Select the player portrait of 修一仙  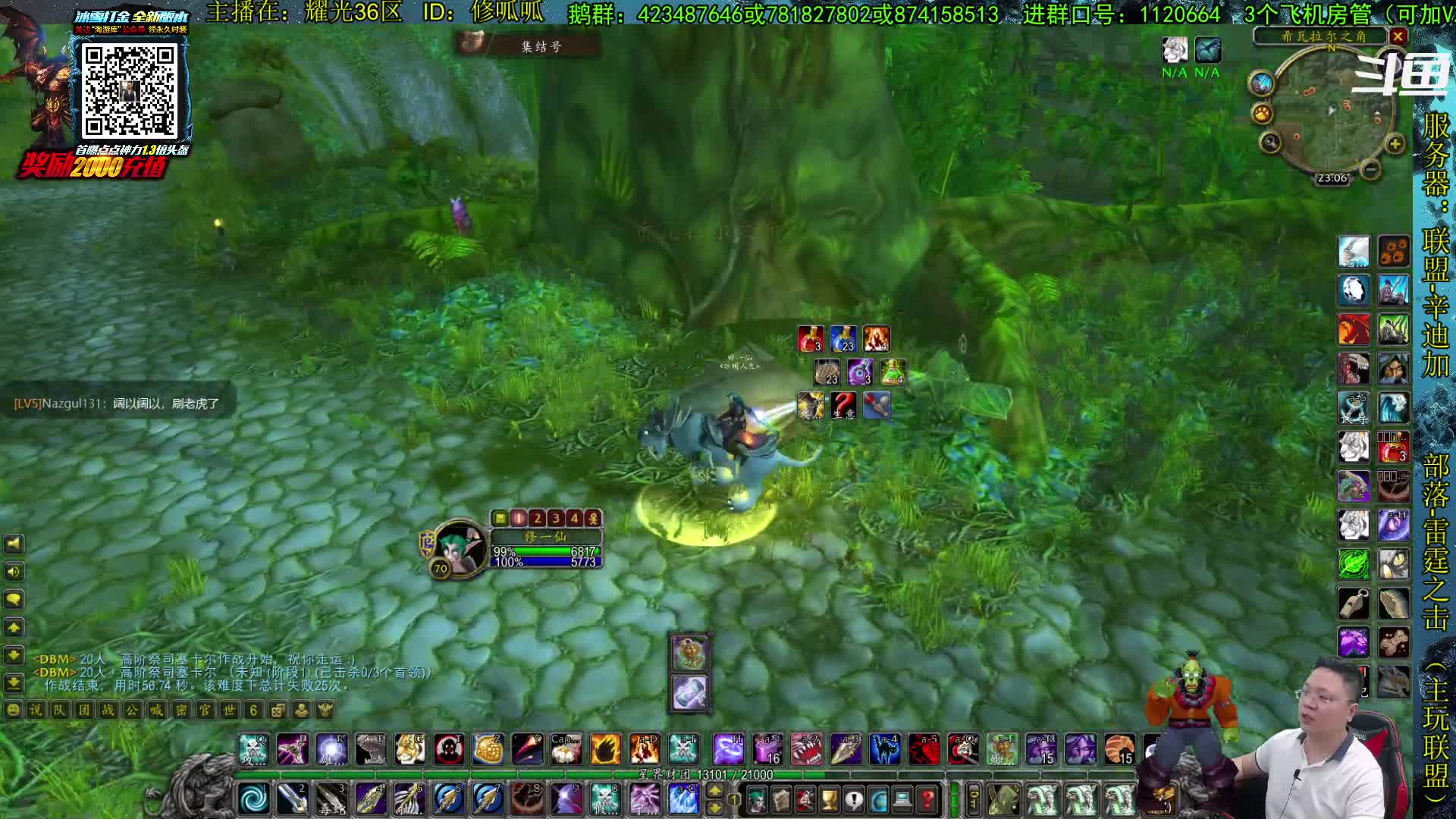(x=459, y=548)
